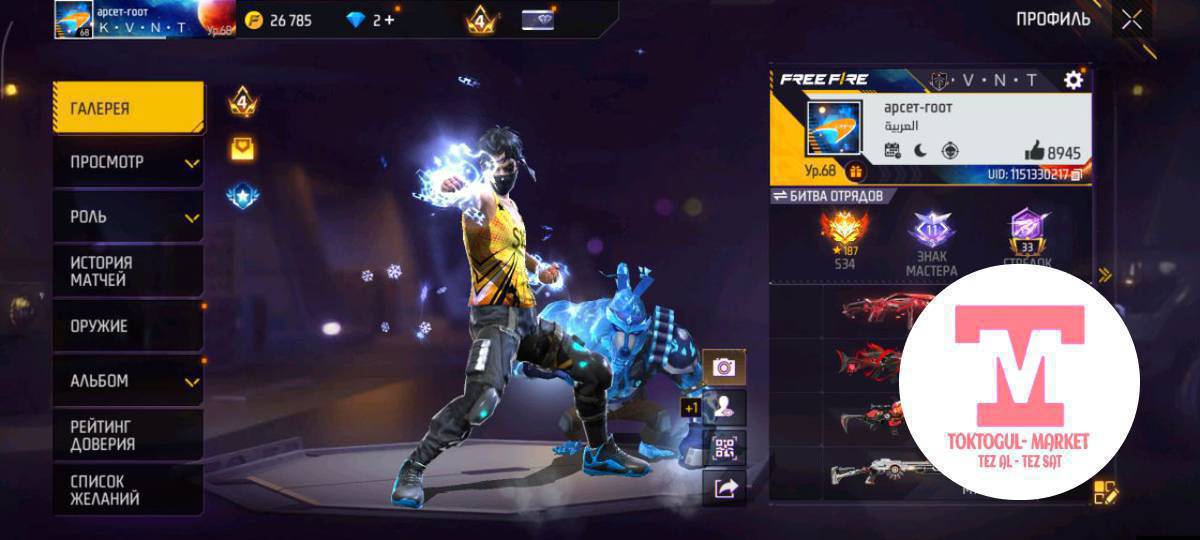Show the Рейтинг доверия page
The height and width of the screenshot is (540, 1200).
pyautogui.click(x=128, y=435)
